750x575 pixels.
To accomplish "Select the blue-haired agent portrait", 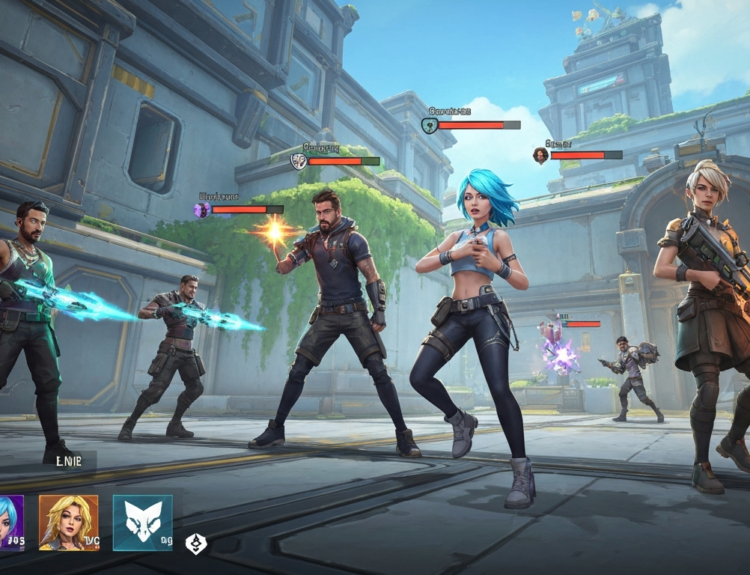I will 10,522.
